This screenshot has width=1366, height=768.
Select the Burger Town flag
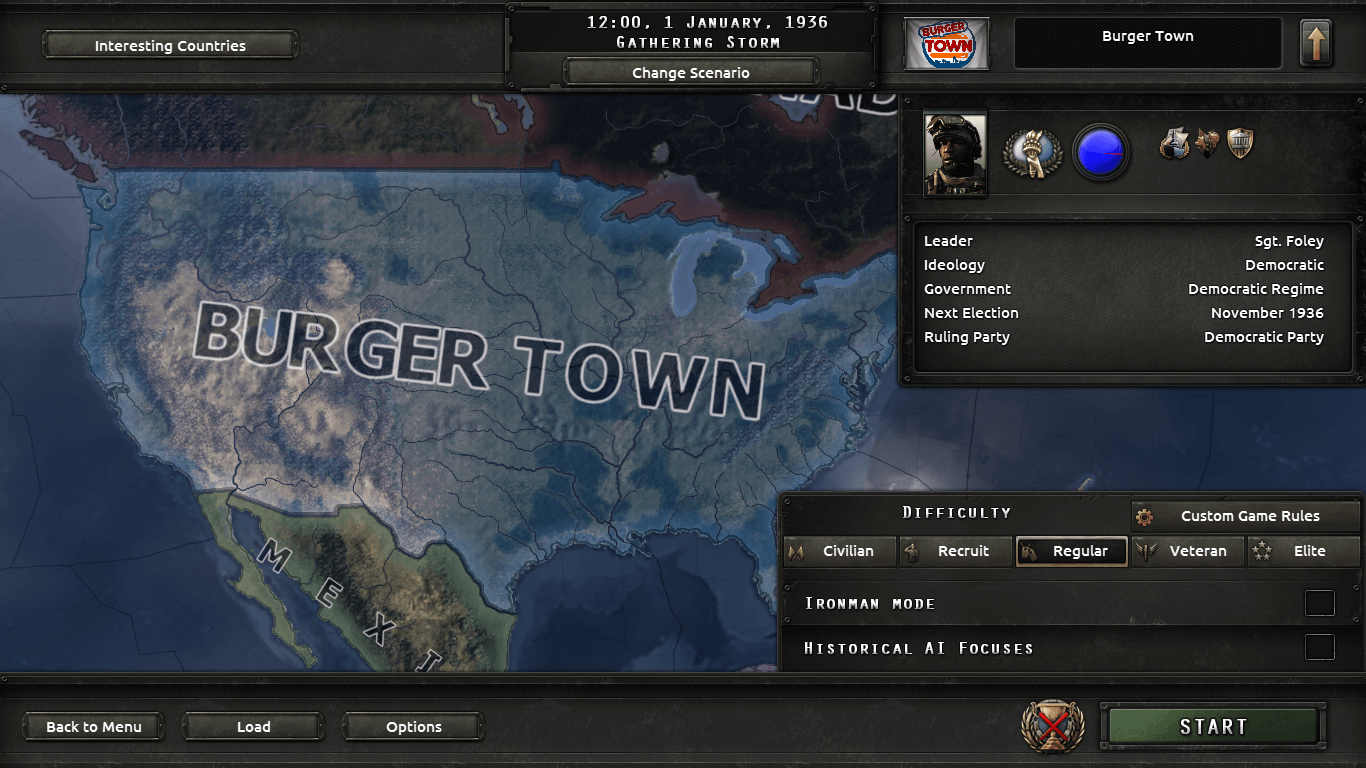(946, 44)
